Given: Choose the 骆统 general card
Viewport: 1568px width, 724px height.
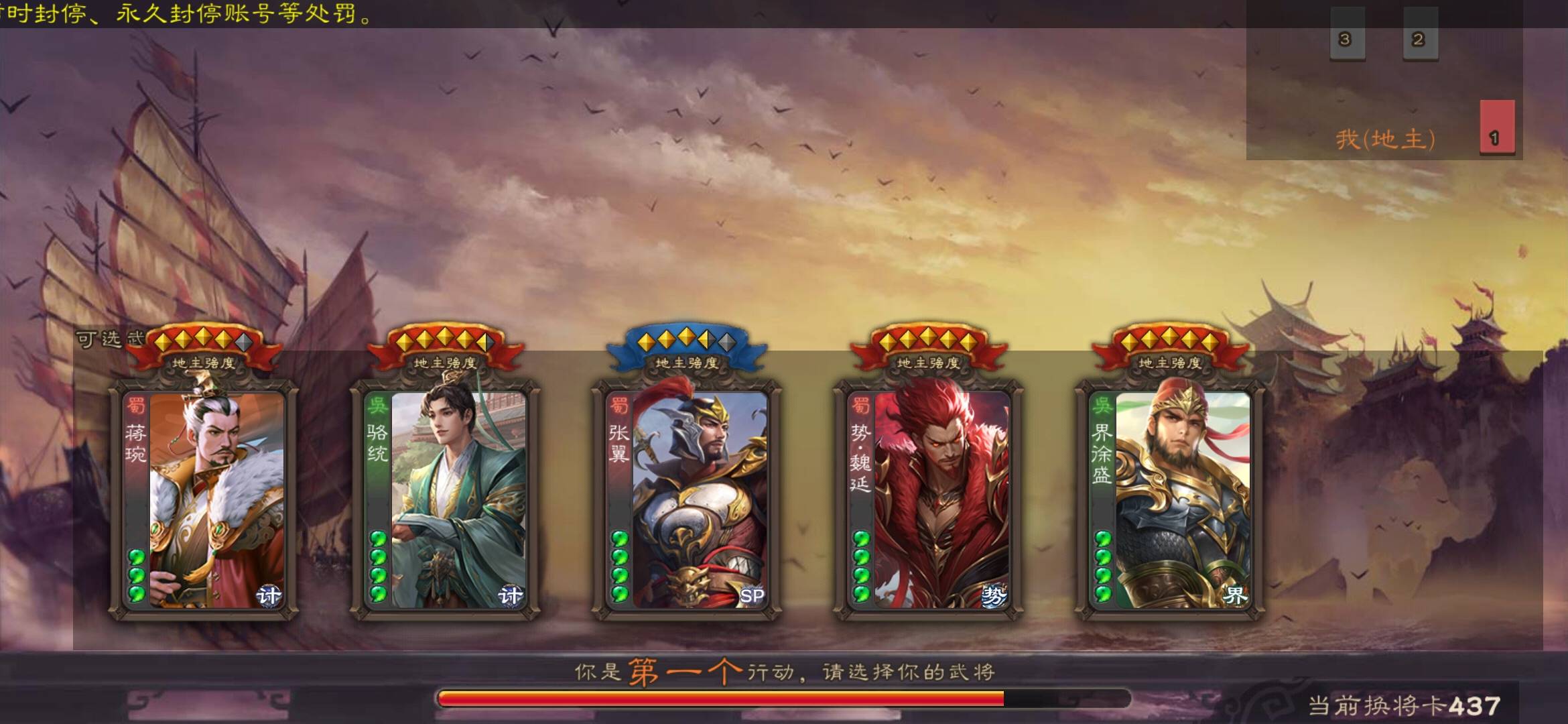Looking at the screenshot, I should (x=446, y=499).
